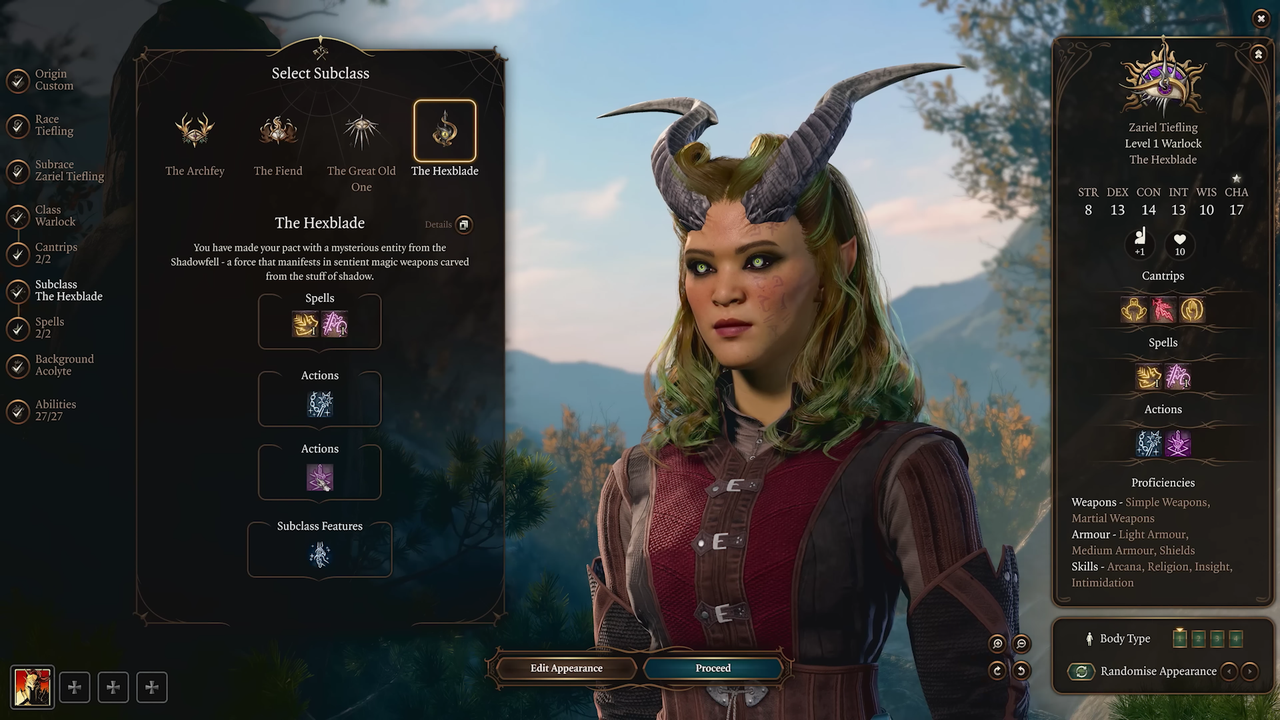Screen dimensions: 1280x720
Task: Click the left arrow beside Randomise Appearance
Action: 1229,671
